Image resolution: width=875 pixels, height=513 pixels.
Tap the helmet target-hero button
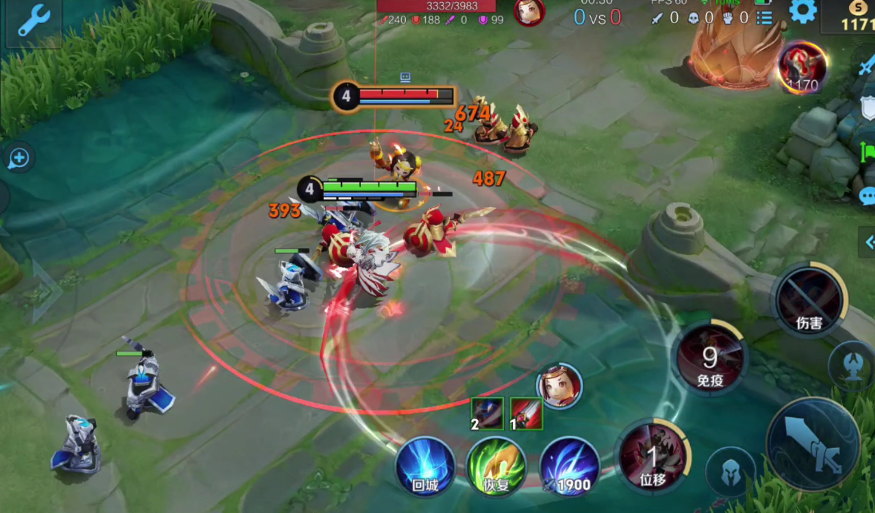coord(730,471)
